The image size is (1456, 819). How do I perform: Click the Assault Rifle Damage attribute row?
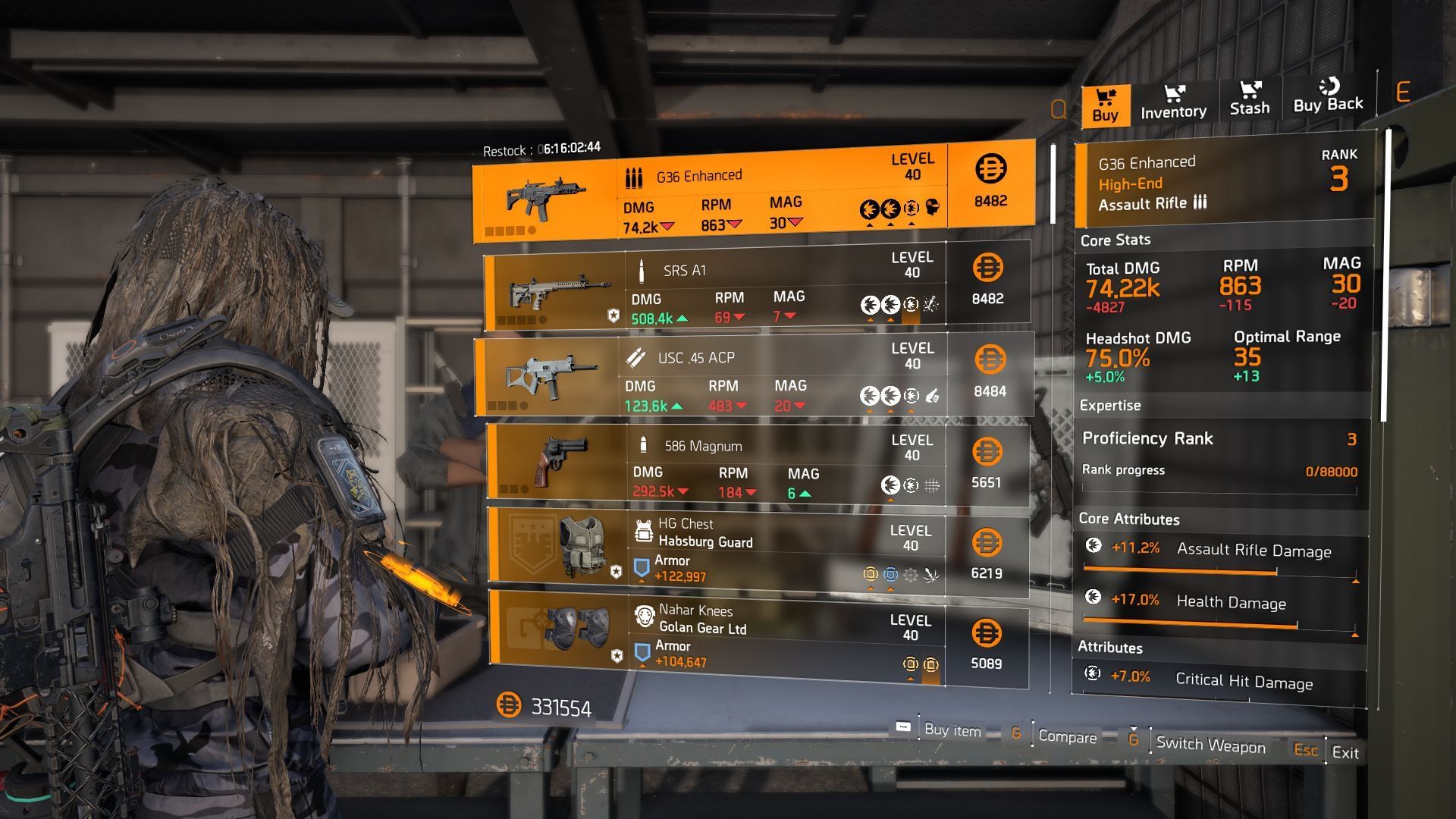(1221, 554)
